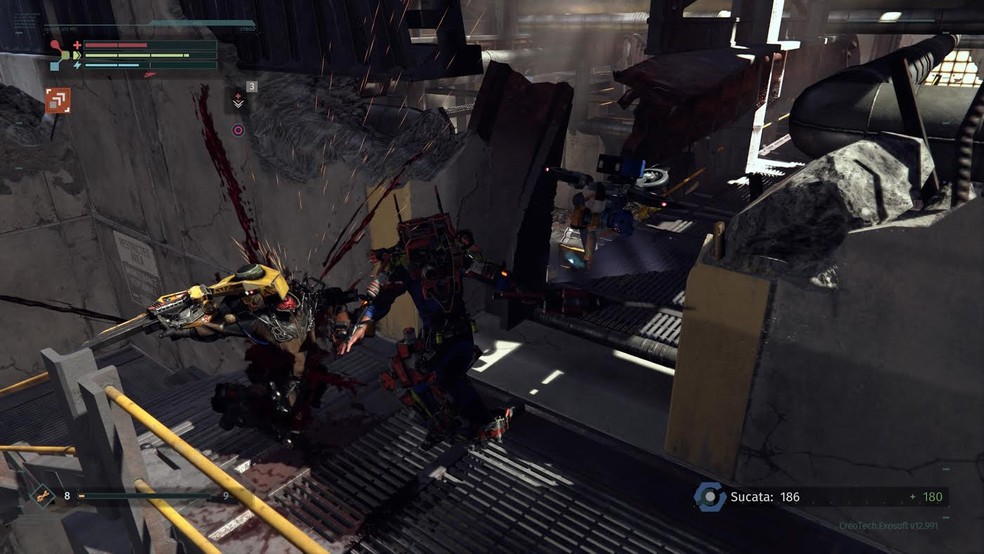Select the orange stacked-squares implant icon
Image resolution: width=984 pixels, height=554 pixels.
point(57,100)
